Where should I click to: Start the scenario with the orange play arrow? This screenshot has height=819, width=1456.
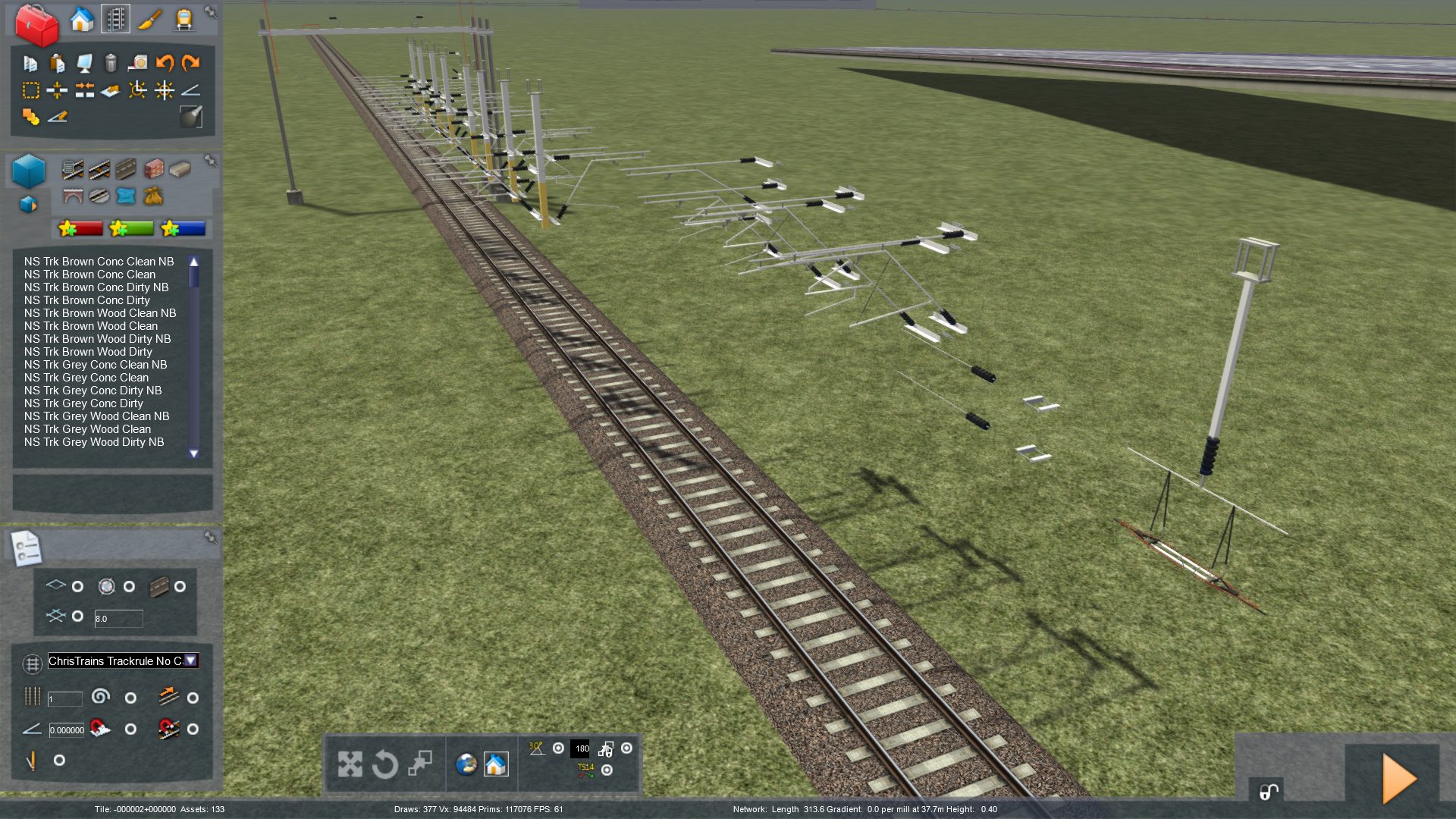click(1399, 778)
